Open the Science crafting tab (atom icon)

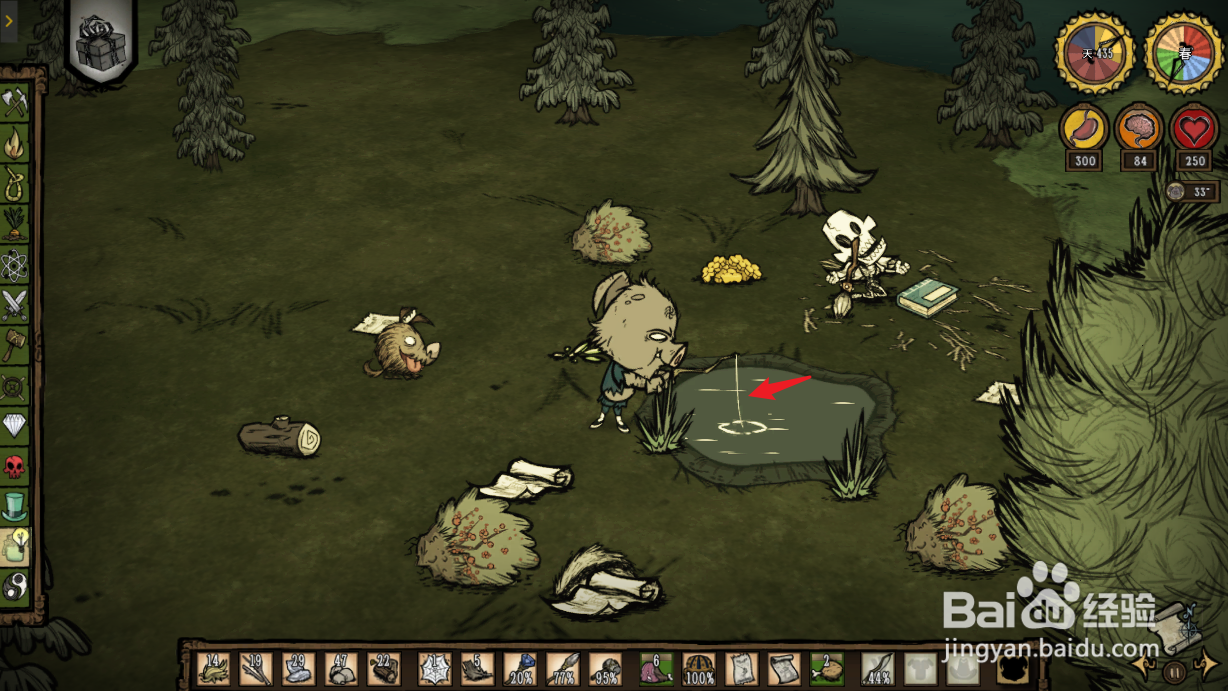coord(15,265)
